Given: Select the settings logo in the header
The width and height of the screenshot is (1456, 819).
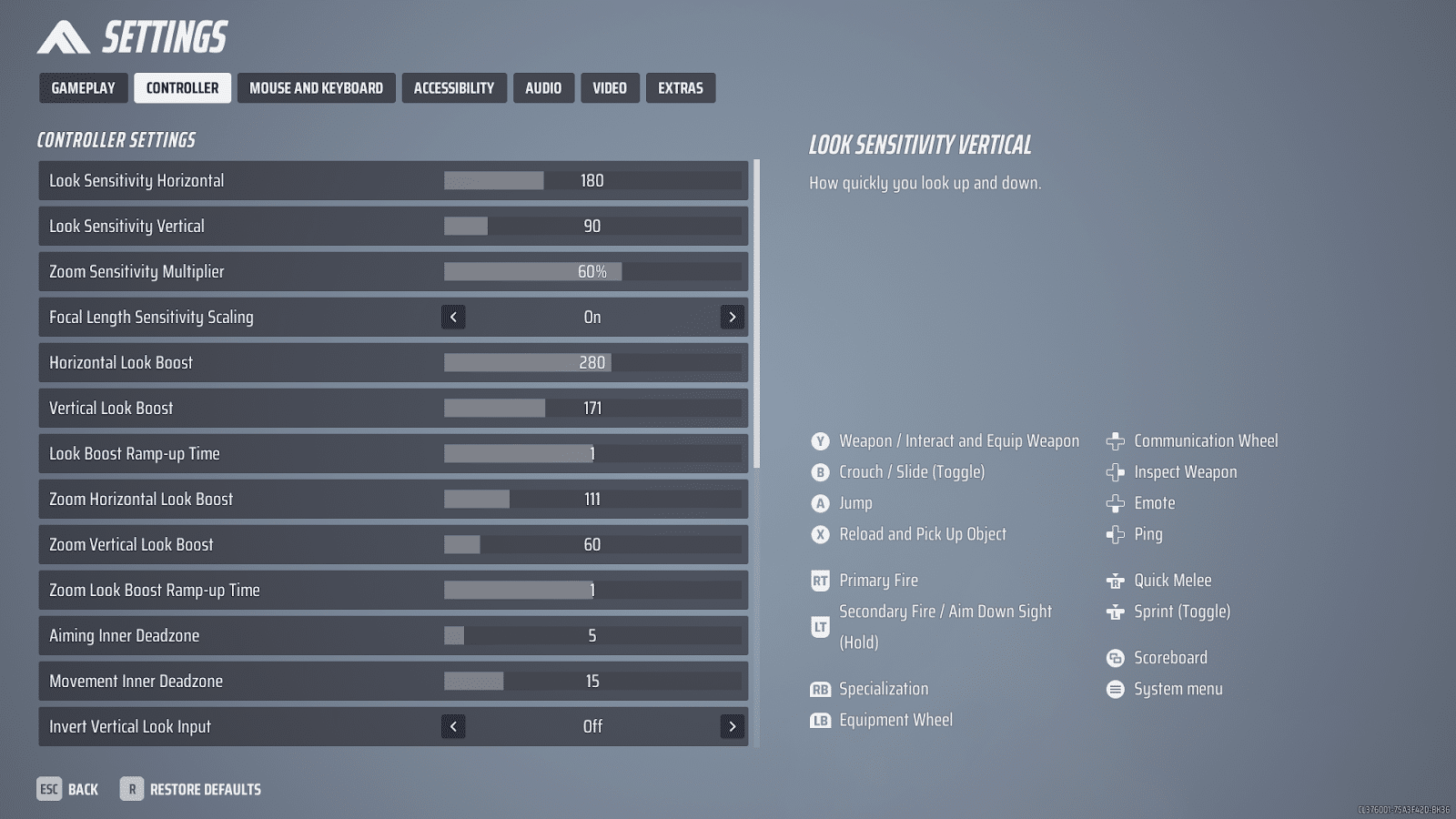Looking at the screenshot, I should click(x=62, y=36).
